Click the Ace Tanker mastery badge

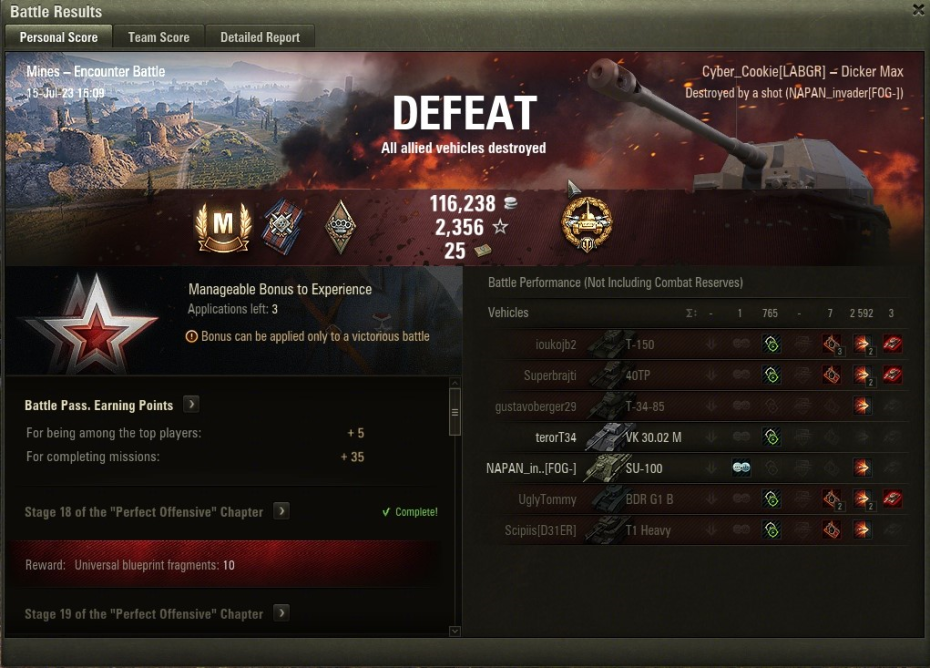pyautogui.click(x=222, y=227)
